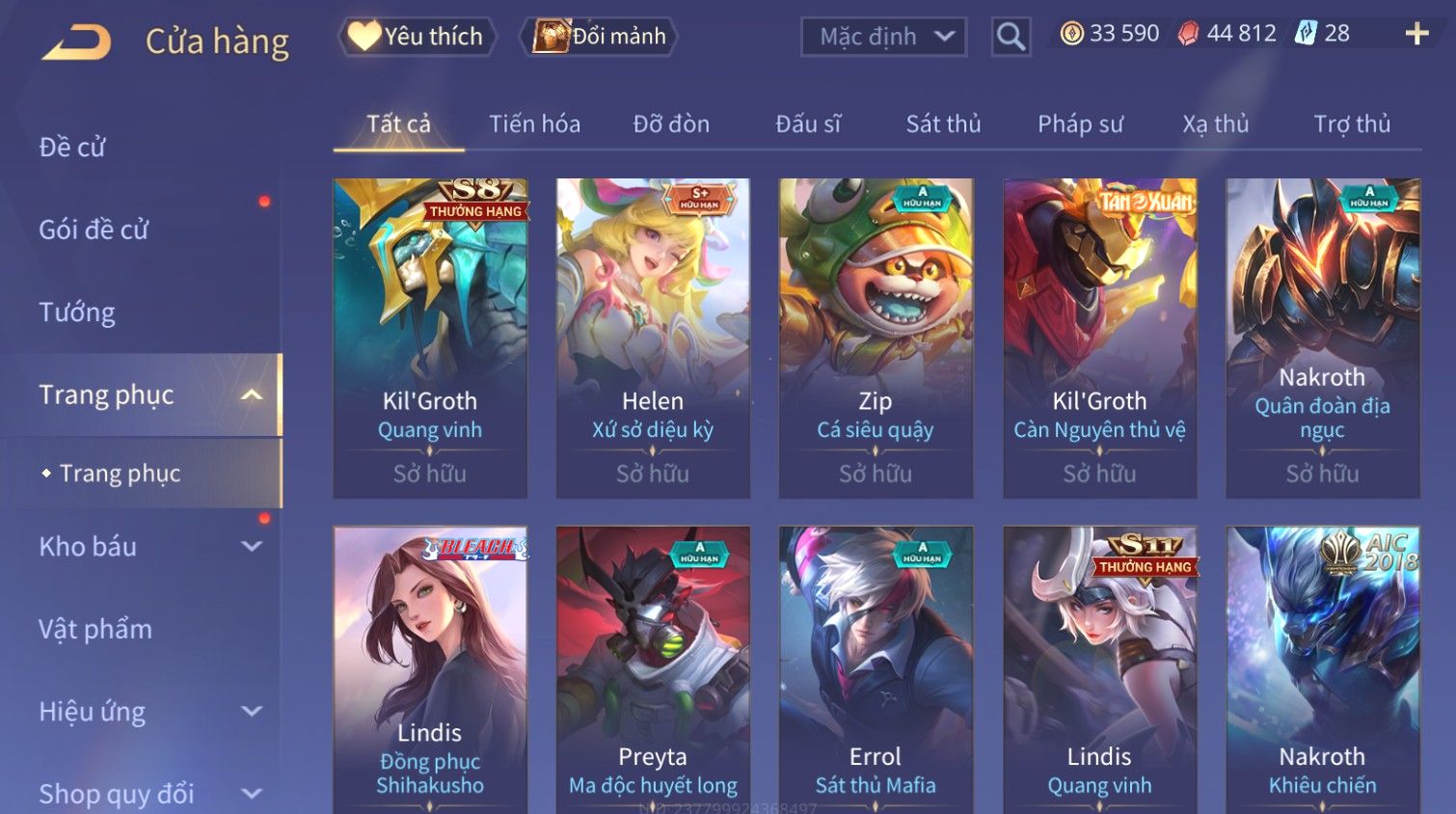Viewport: 1456px width, 814px height.
Task: View the Xạ thủ tab
Action: 1215,124
